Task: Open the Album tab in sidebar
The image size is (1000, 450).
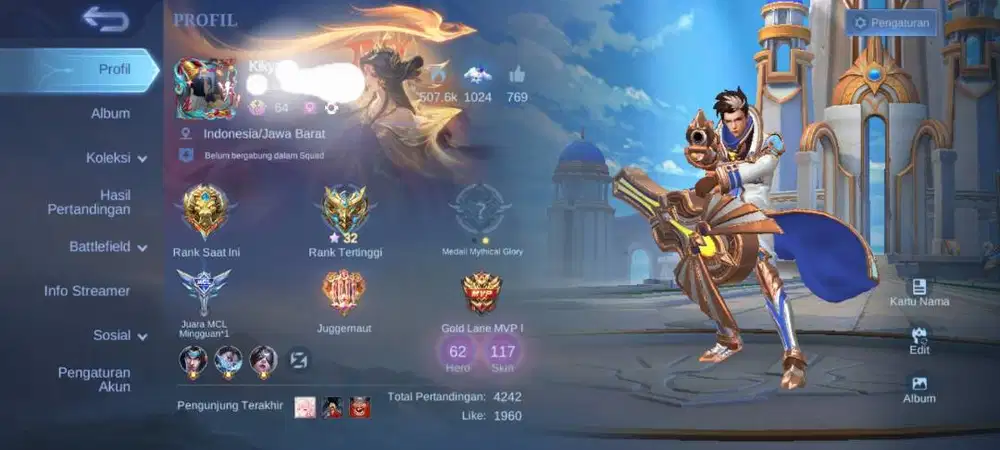Action: tap(110, 113)
